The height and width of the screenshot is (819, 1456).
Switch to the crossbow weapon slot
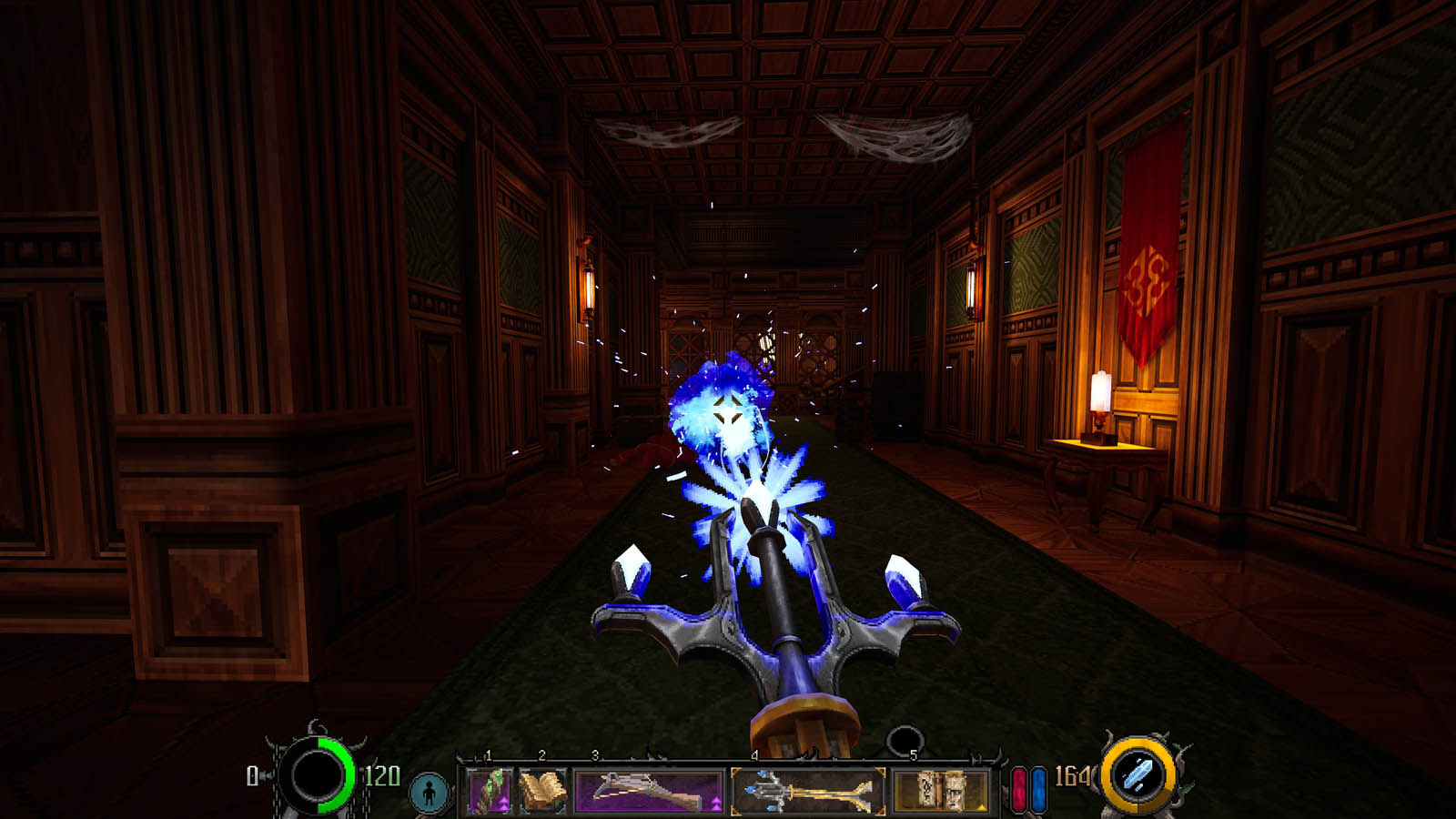[x=648, y=790]
